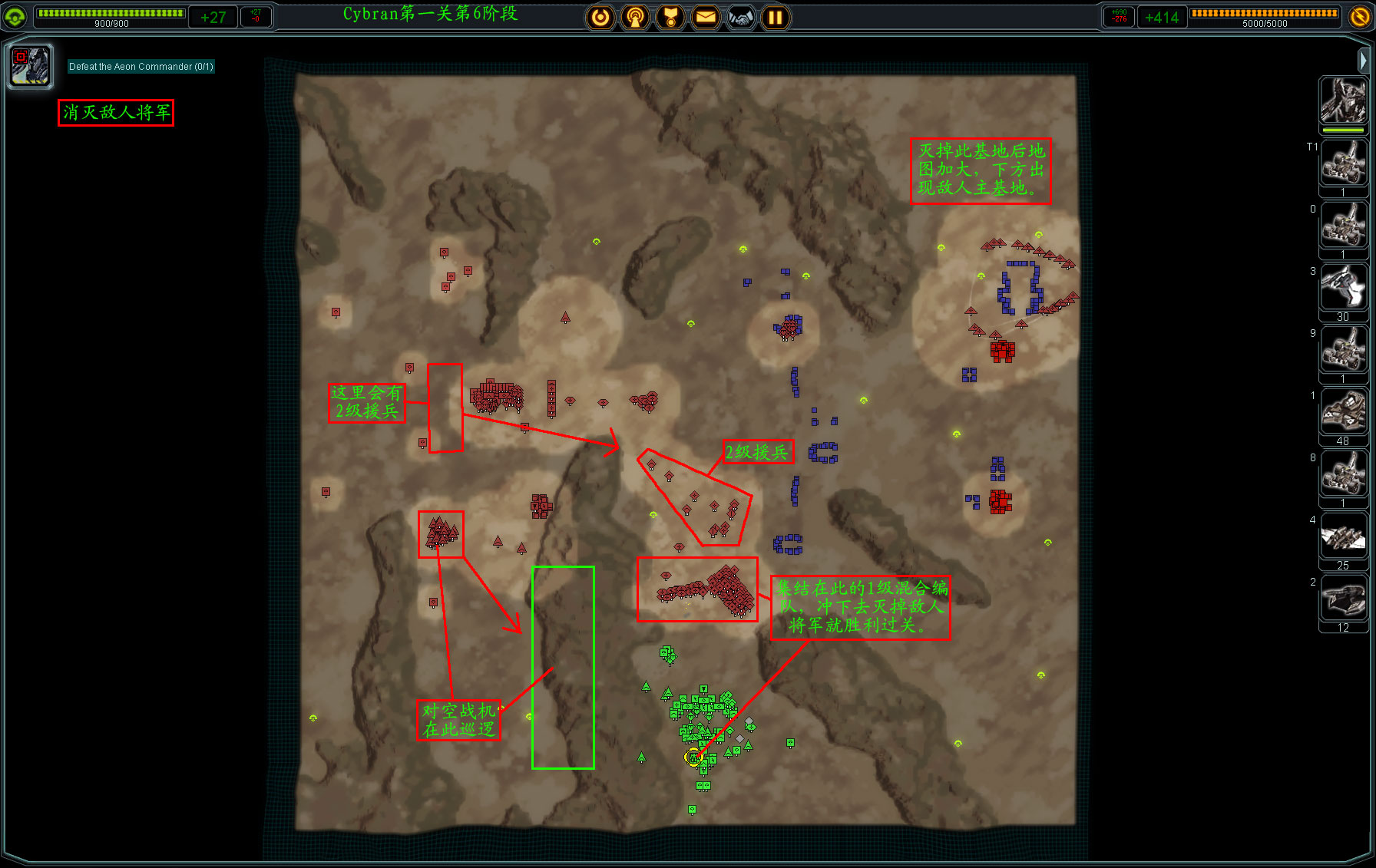Click the Defeat the Aeon Commander objective icon
Viewport: 1376px width, 868px height.
coord(30,65)
